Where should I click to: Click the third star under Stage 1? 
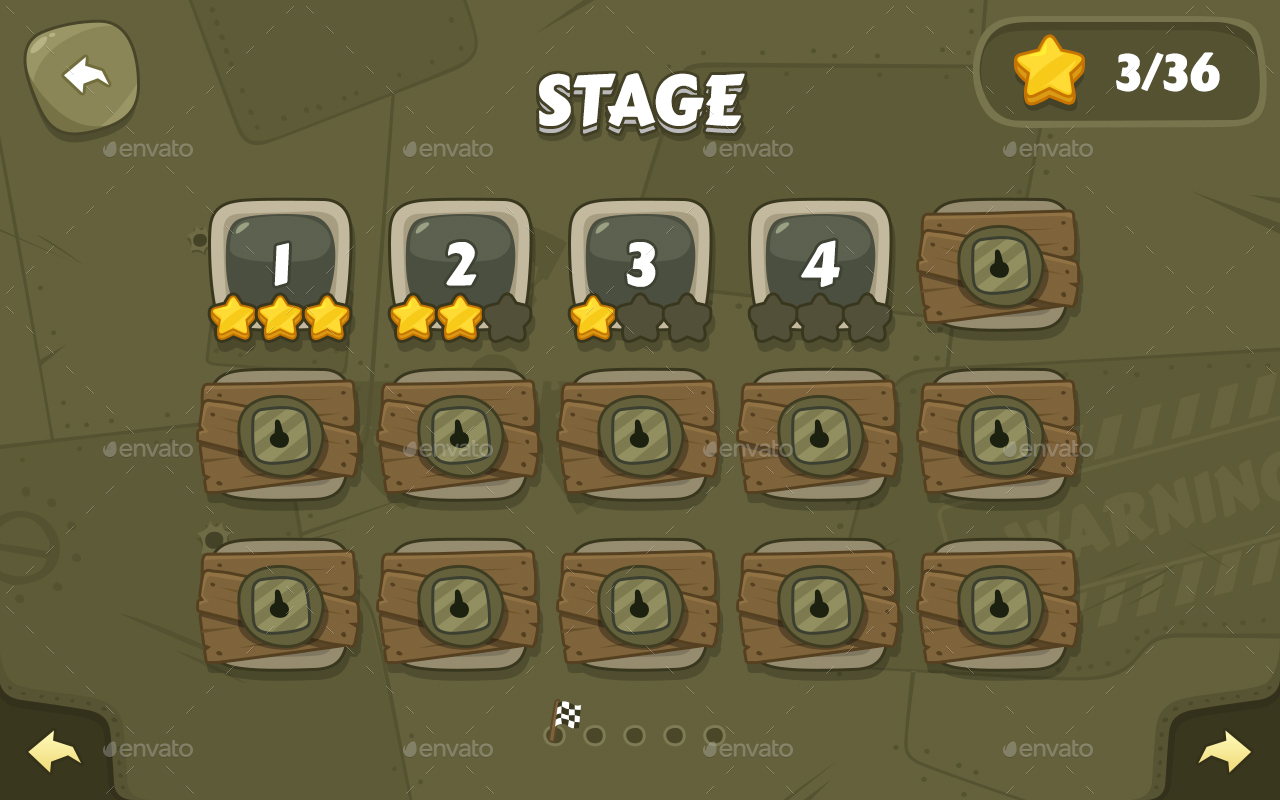coord(329,318)
